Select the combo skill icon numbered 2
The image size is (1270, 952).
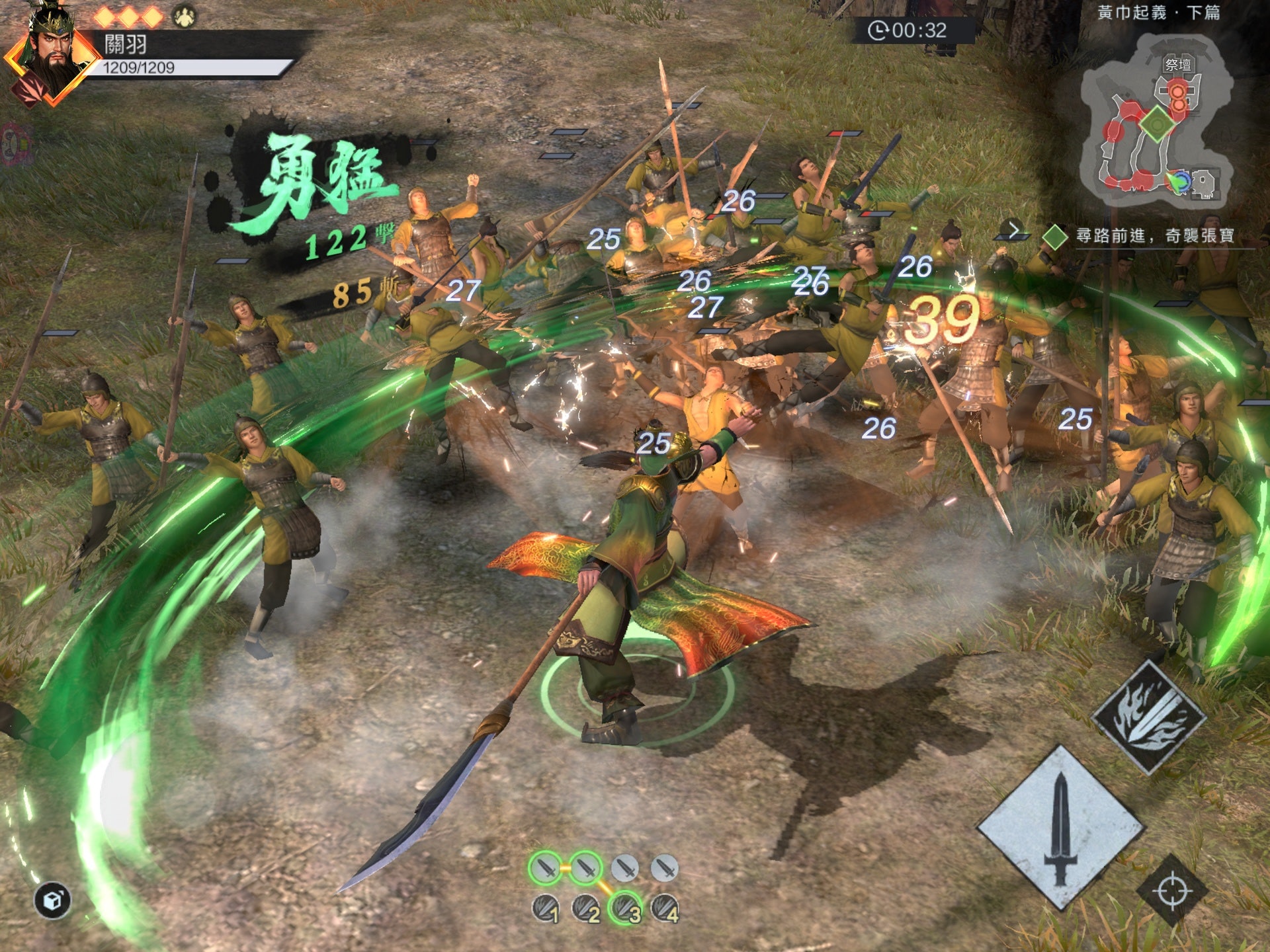[x=586, y=909]
